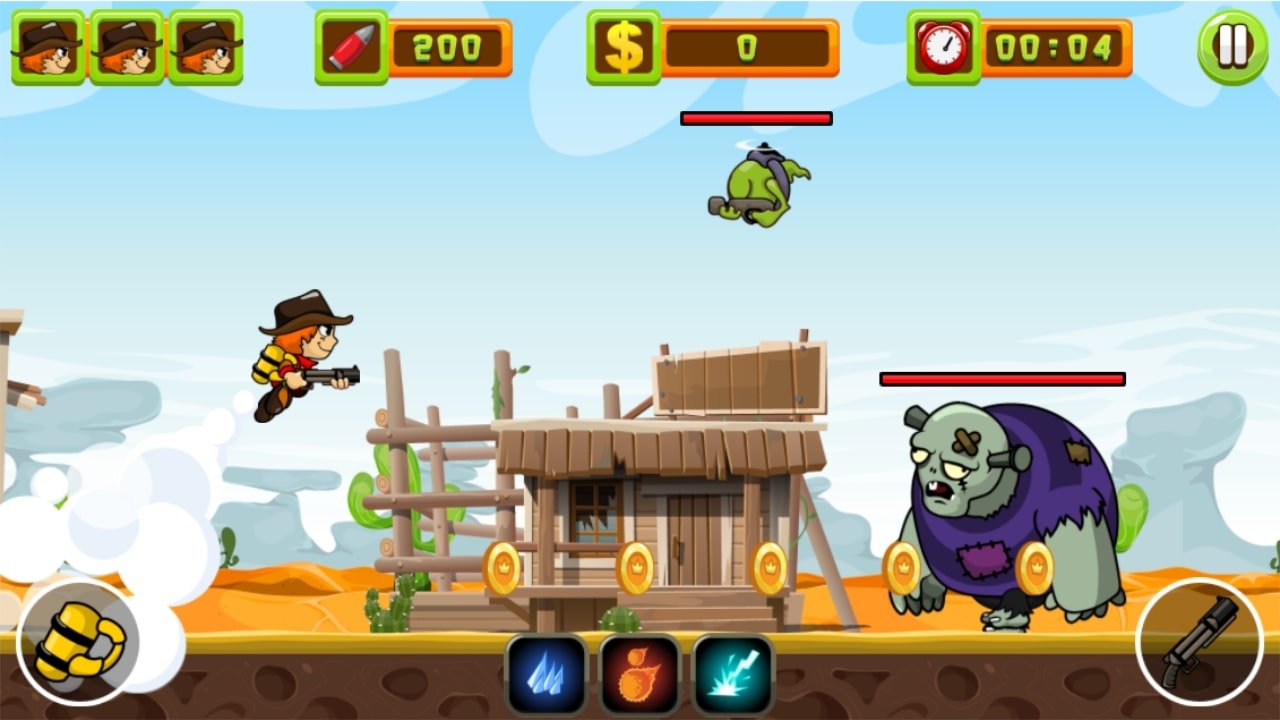The height and width of the screenshot is (720, 1280).
Task: Trigger the fireball meteor ability
Action: pyautogui.click(x=639, y=674)
